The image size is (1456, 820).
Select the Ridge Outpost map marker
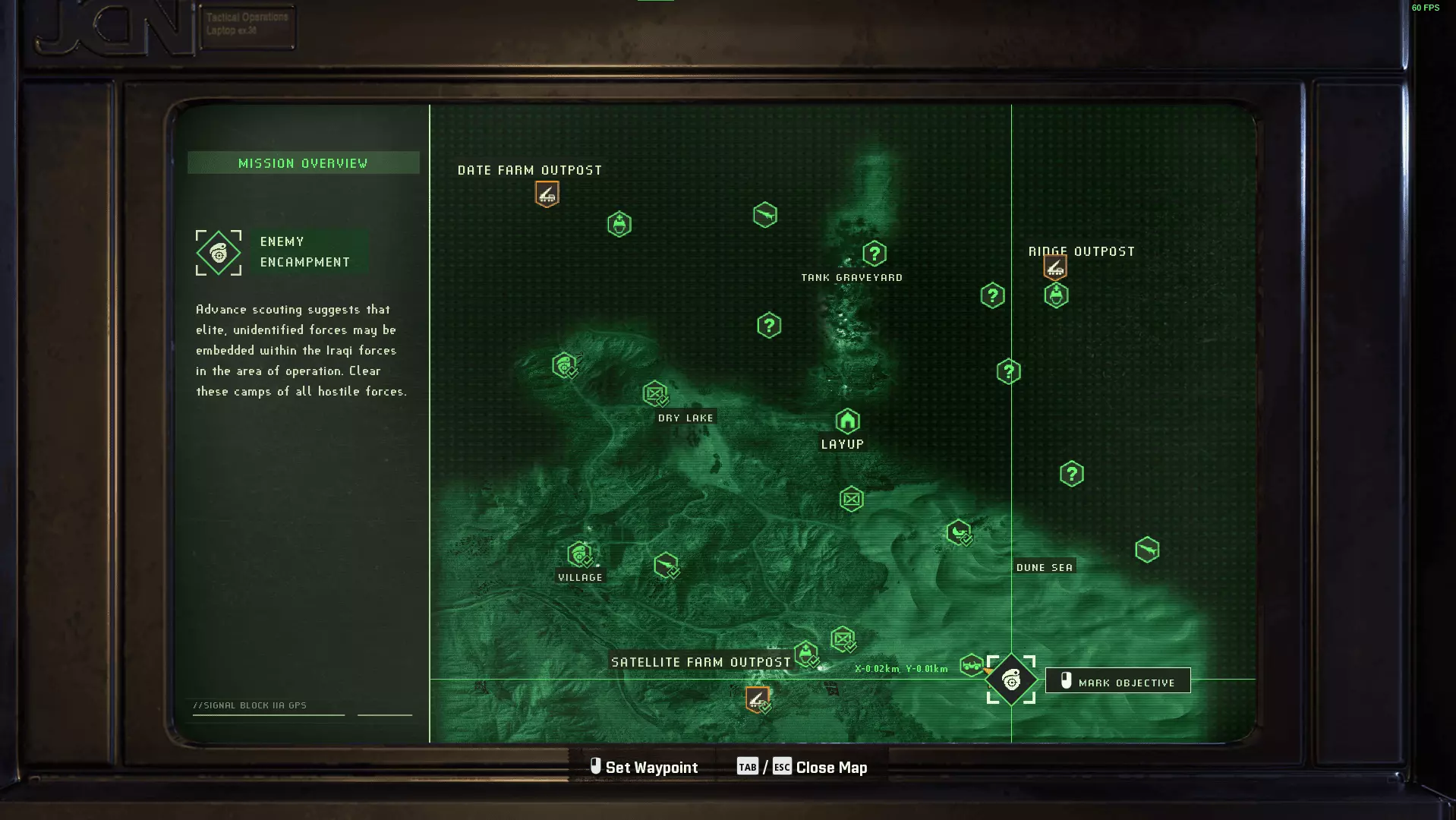pyautogui.click(x=1054, y=267)
